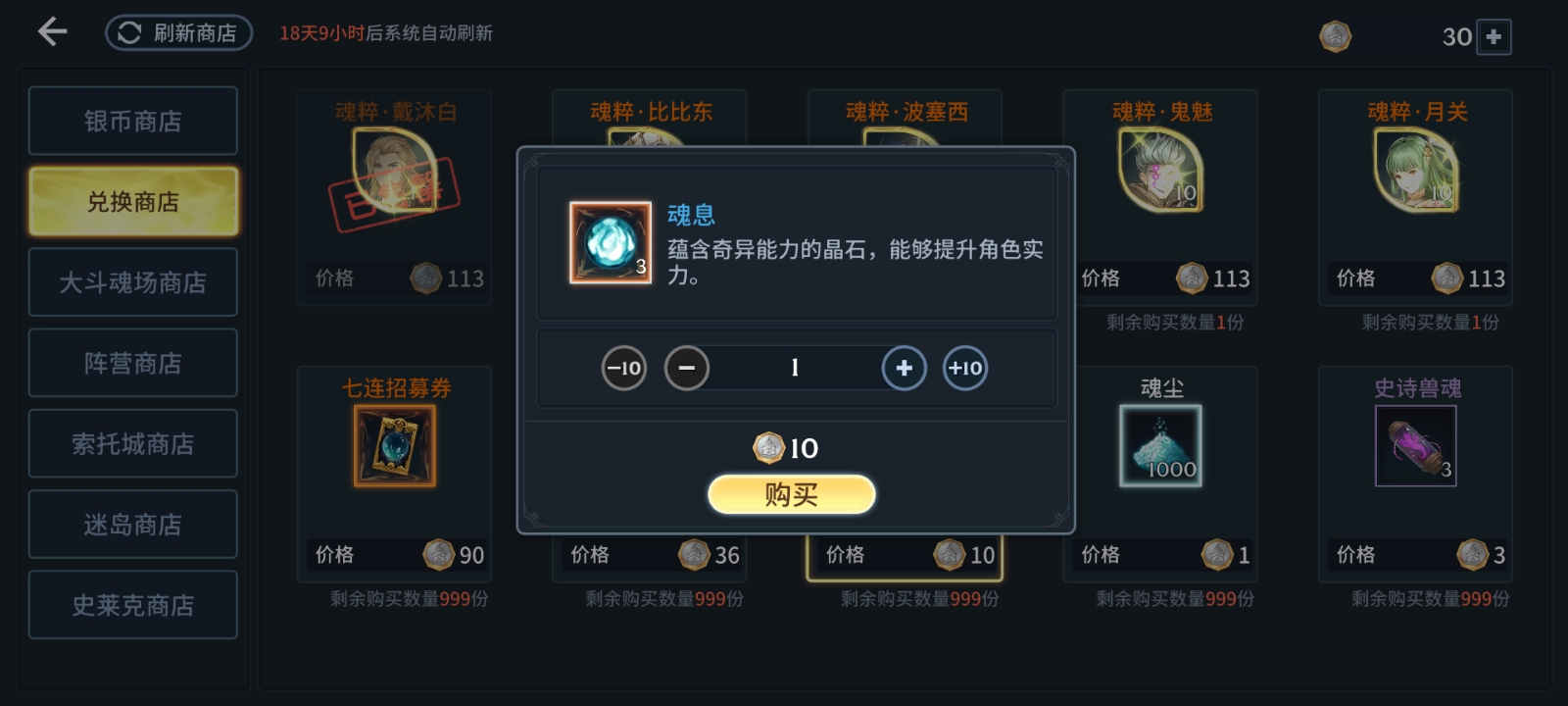Image resolution: width=1568 pixels, height=706 pixels.
Task: Open the 史莱克商店 section
Action: 132,604
